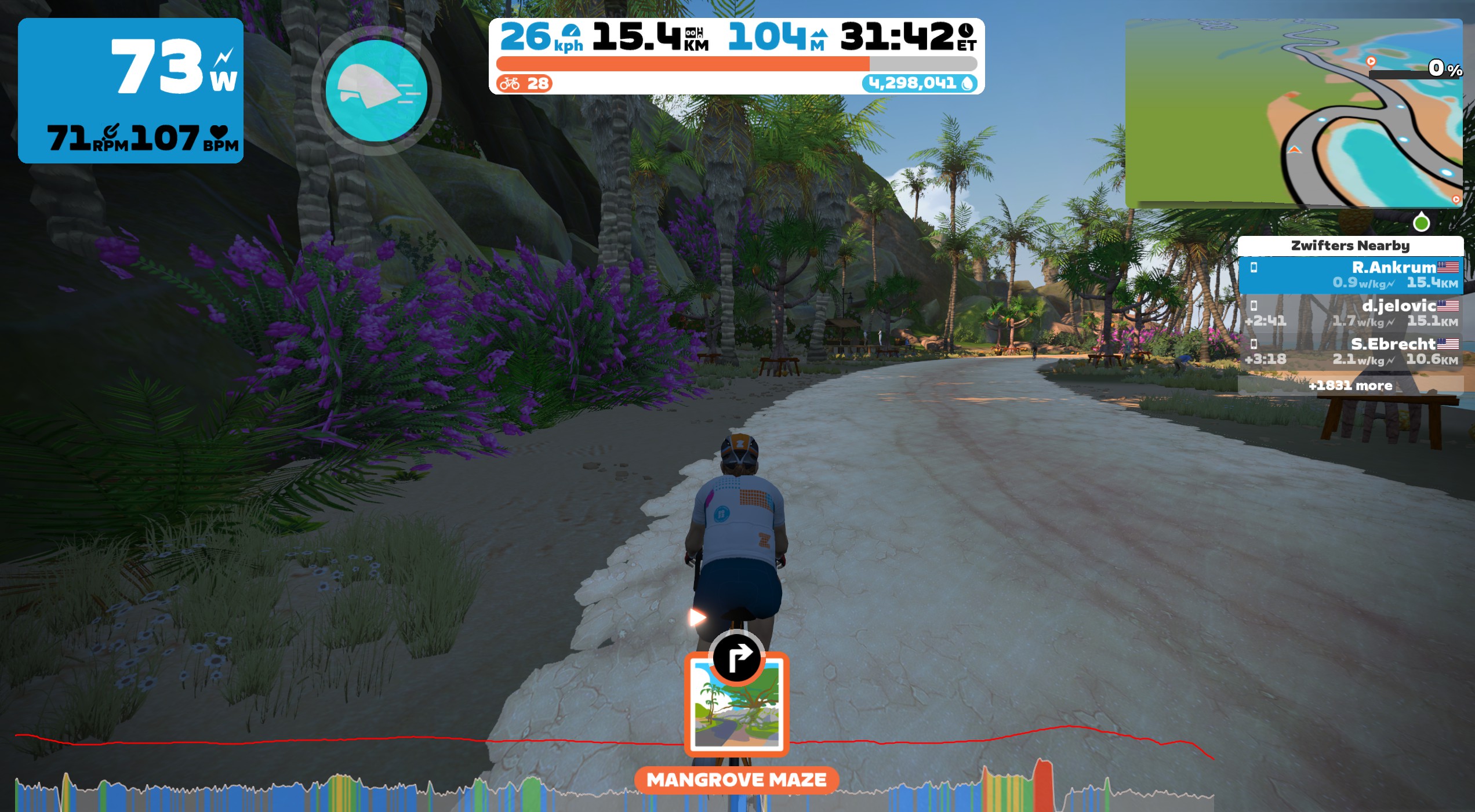Click the power and cadence panel

point(130,90)
